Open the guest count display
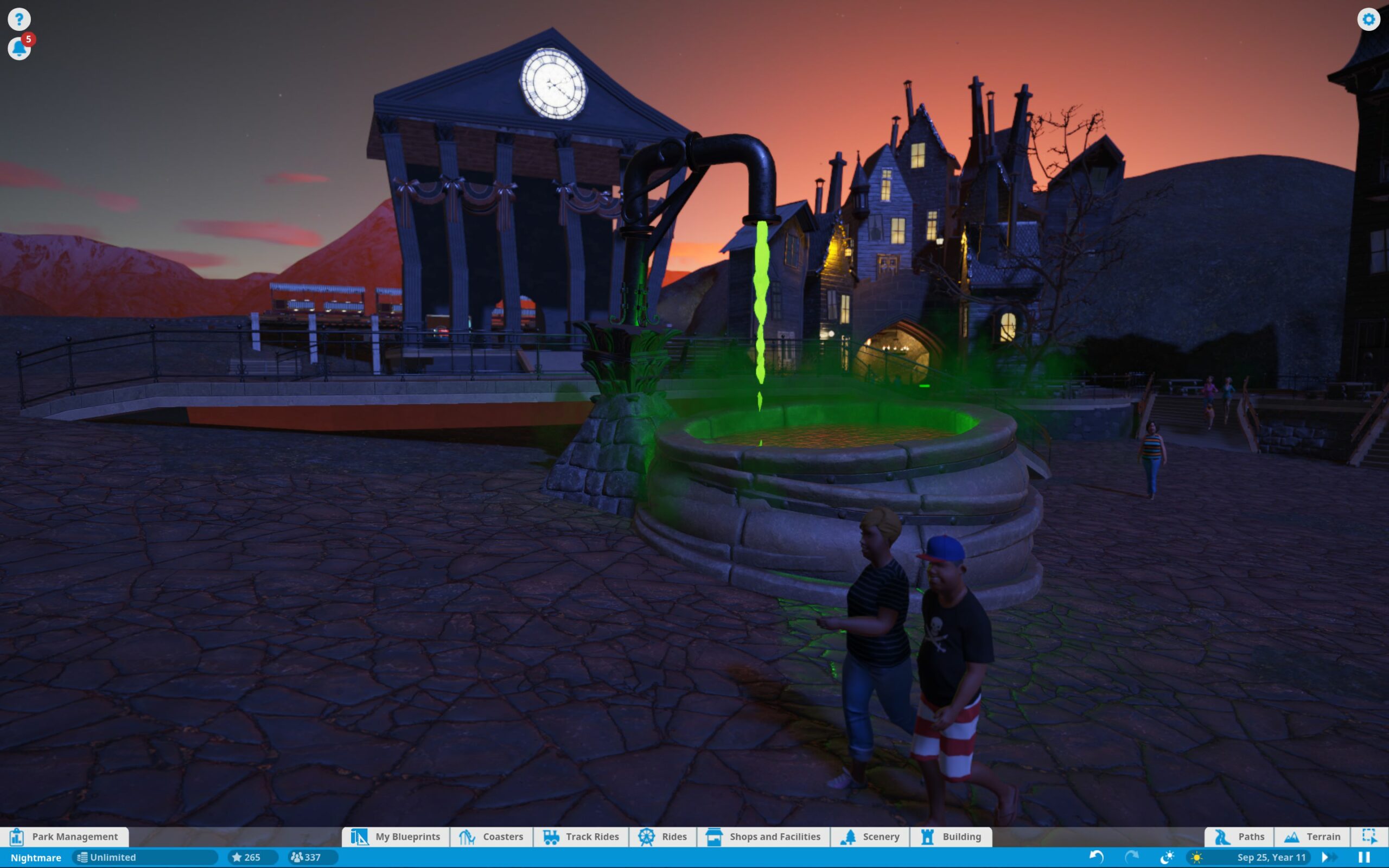 click(x=306, y=857)
